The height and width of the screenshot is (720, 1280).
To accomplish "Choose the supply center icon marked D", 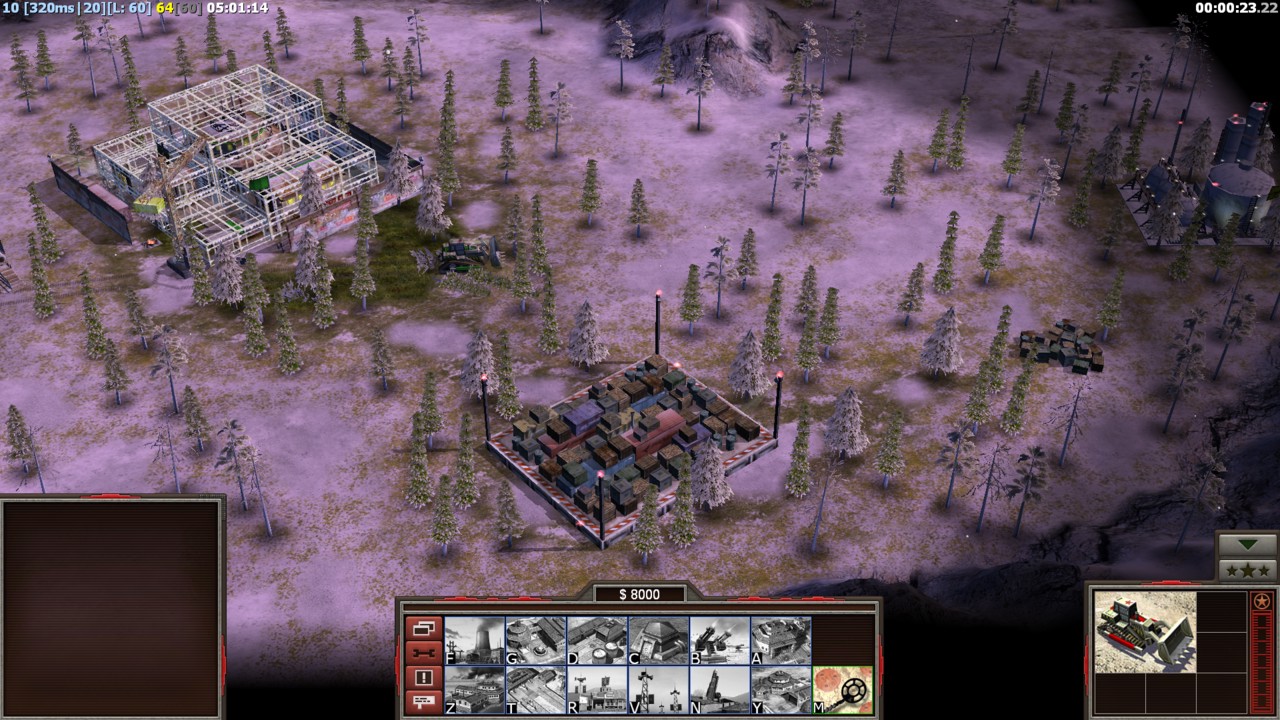I will 597,640.
